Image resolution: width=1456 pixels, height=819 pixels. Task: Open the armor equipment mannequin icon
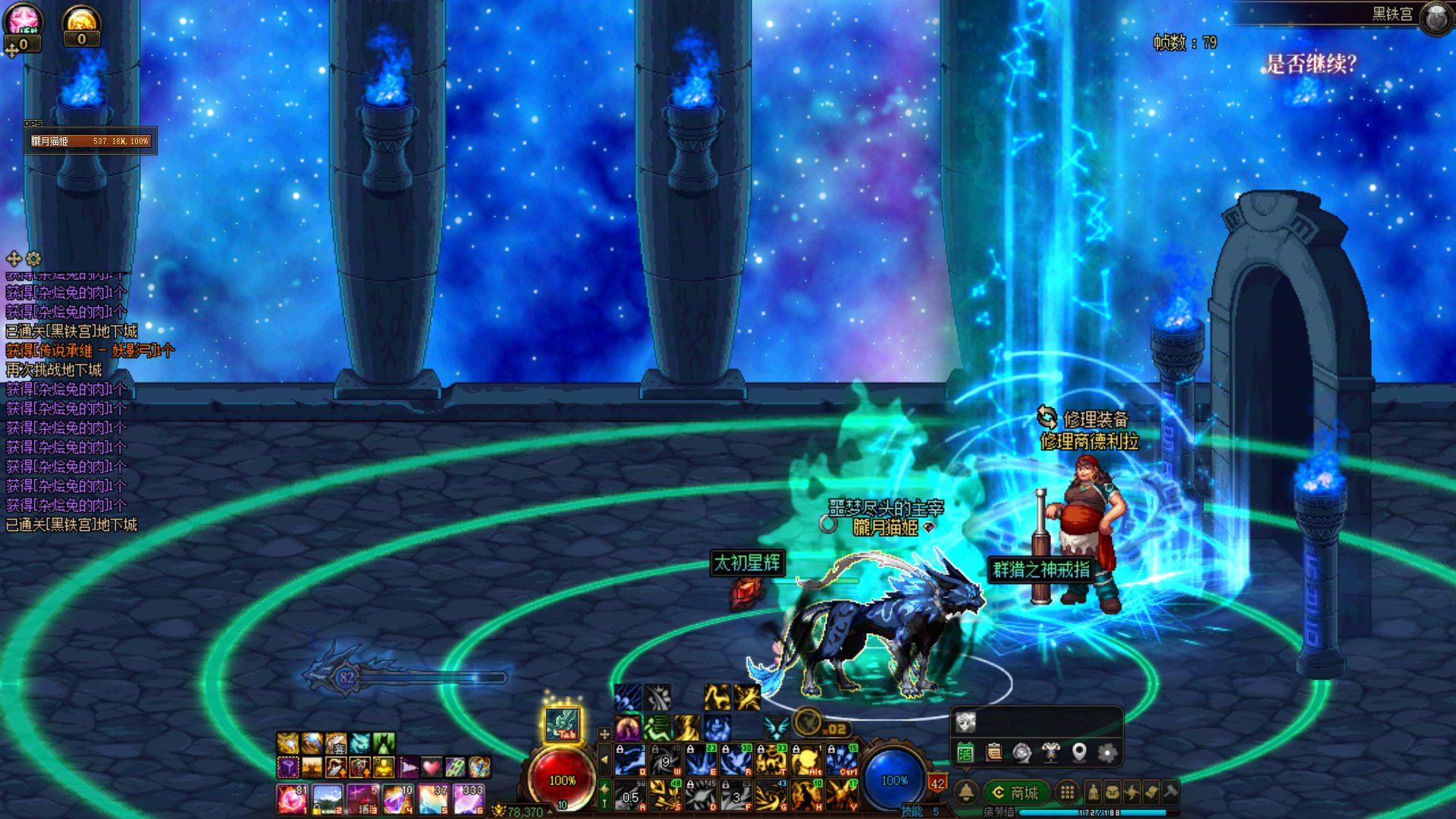coord(1050,752)
